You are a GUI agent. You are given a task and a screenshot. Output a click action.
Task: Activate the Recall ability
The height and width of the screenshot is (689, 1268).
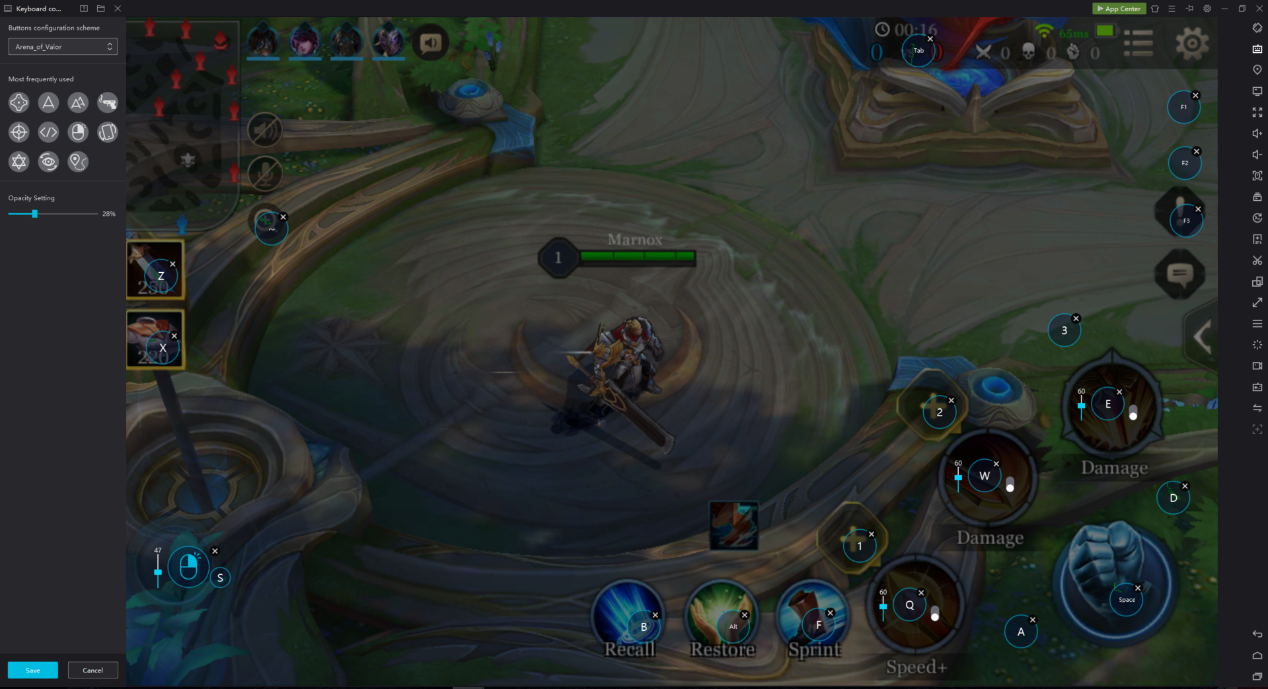(x=628, y=615)
